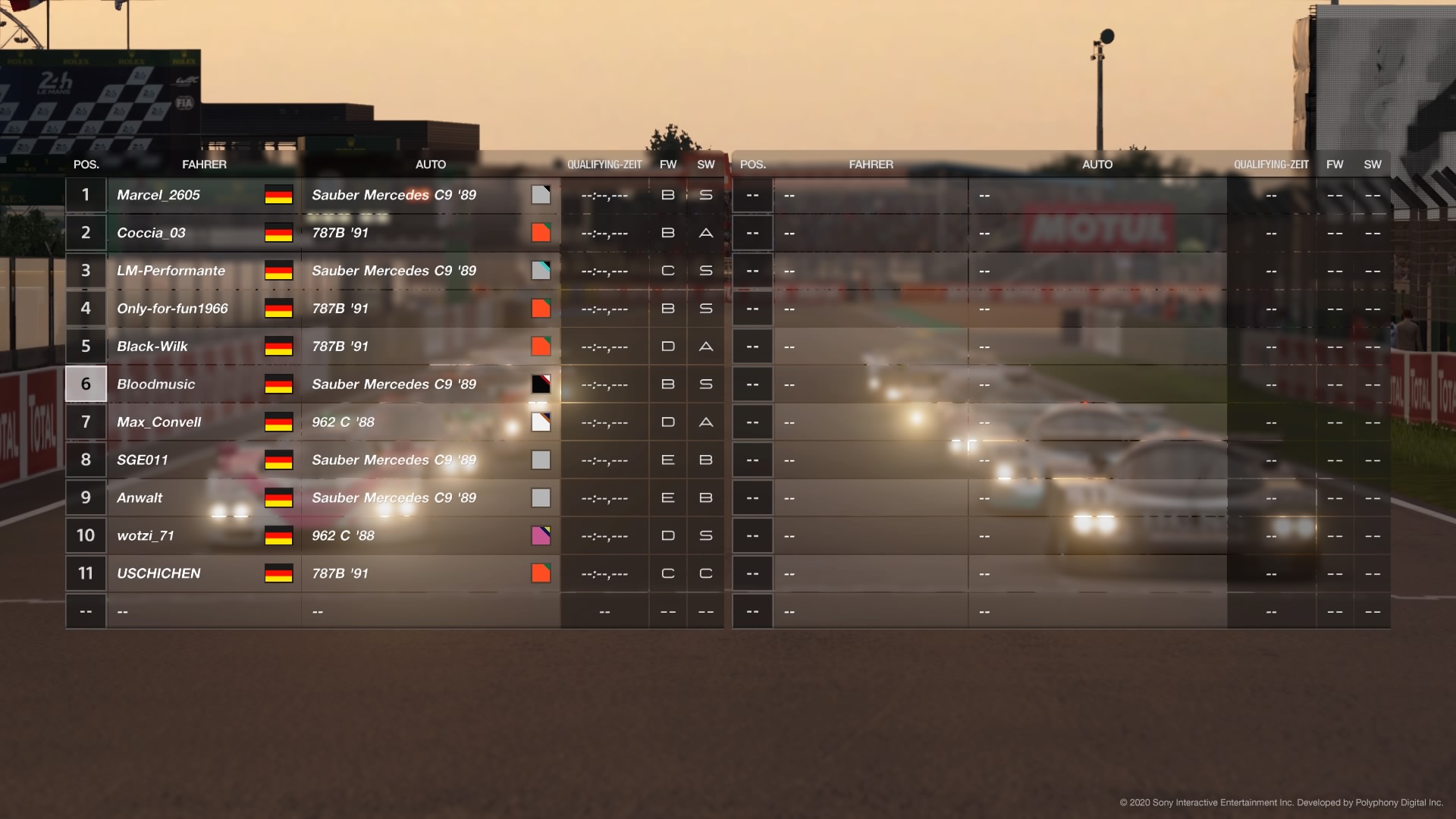Select the pink livery icon next to wotzi_71
Viewport: 1456px width, 819px height.
(x=541, y=535)
